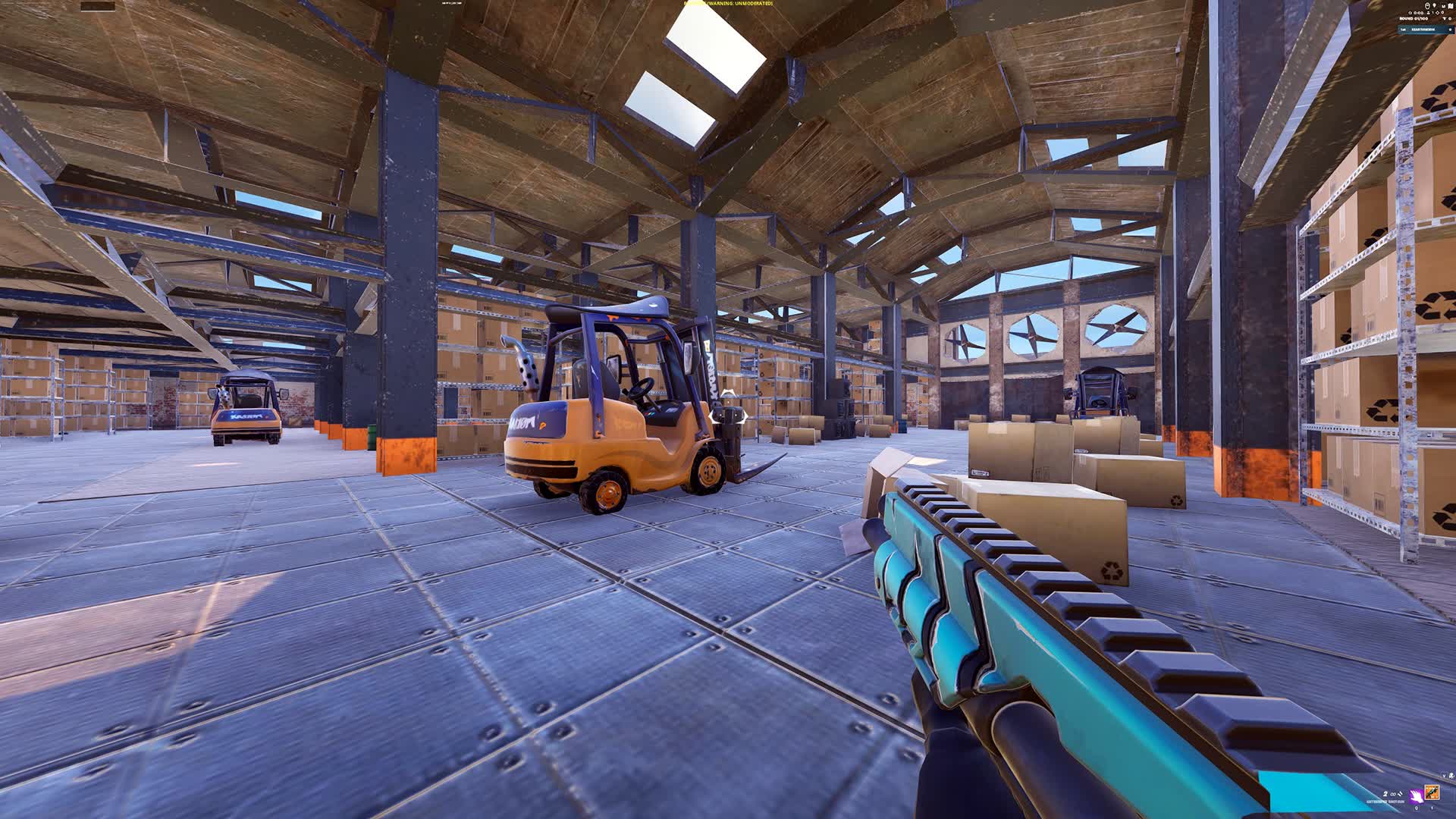Click the settings gear on the leaderboard banner
The height and width of the screenshot is (819, 1456).
coord(1450,31)
